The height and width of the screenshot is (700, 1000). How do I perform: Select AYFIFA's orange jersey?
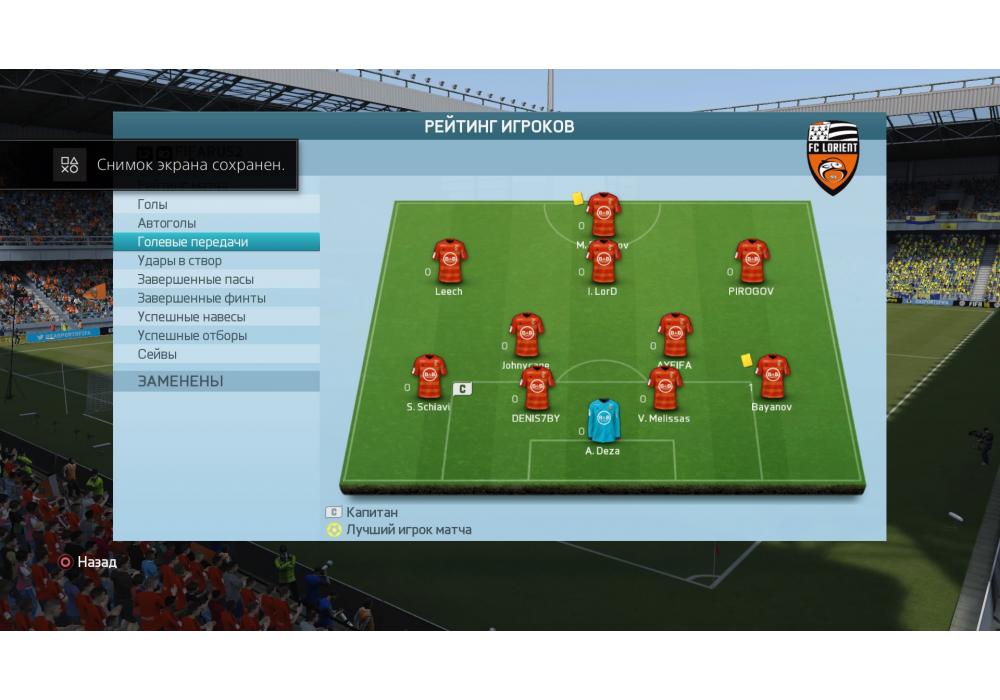pos(675,335)
